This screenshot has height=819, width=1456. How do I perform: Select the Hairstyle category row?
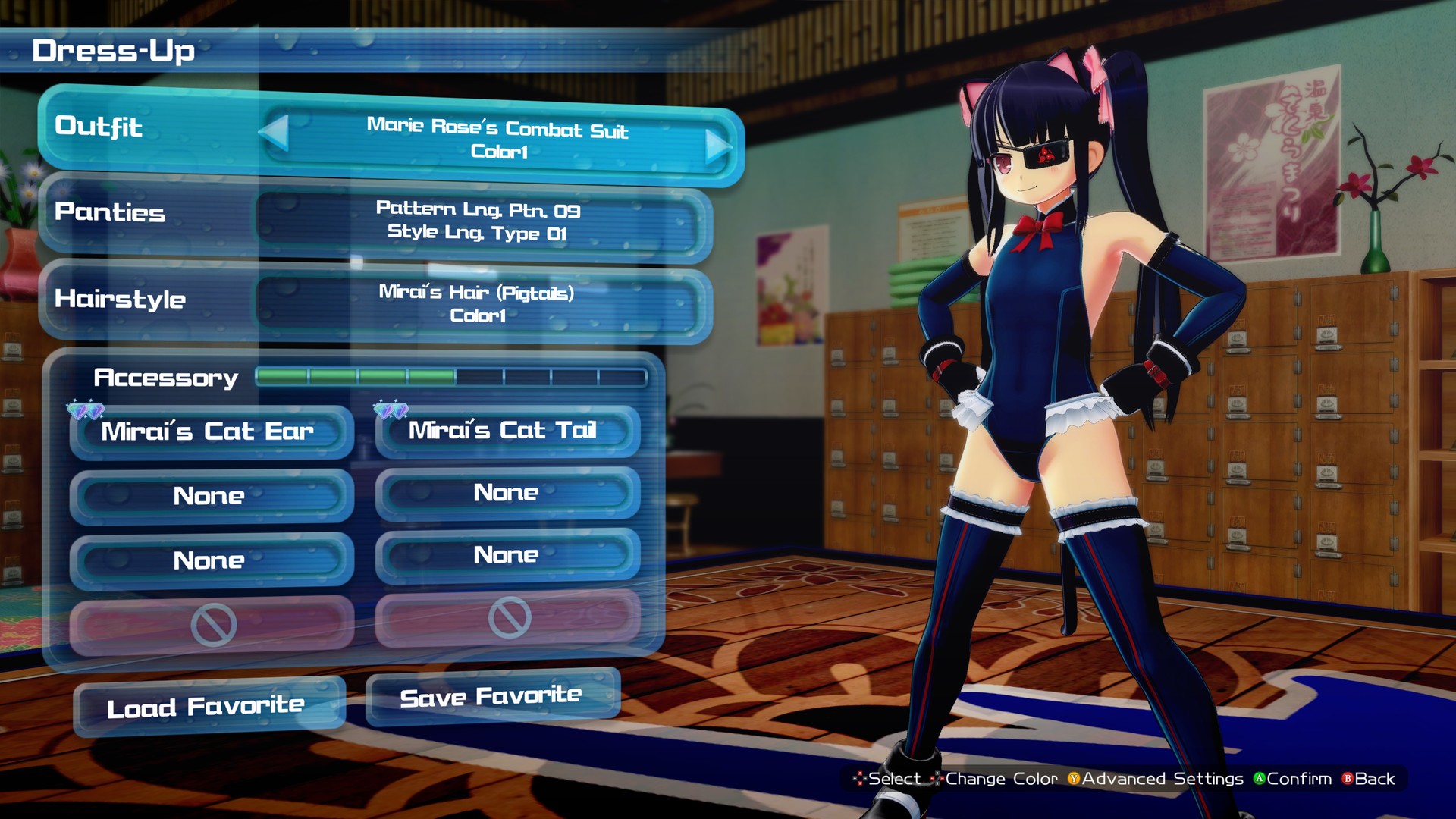pyautogui.click(x=121, y=300)
